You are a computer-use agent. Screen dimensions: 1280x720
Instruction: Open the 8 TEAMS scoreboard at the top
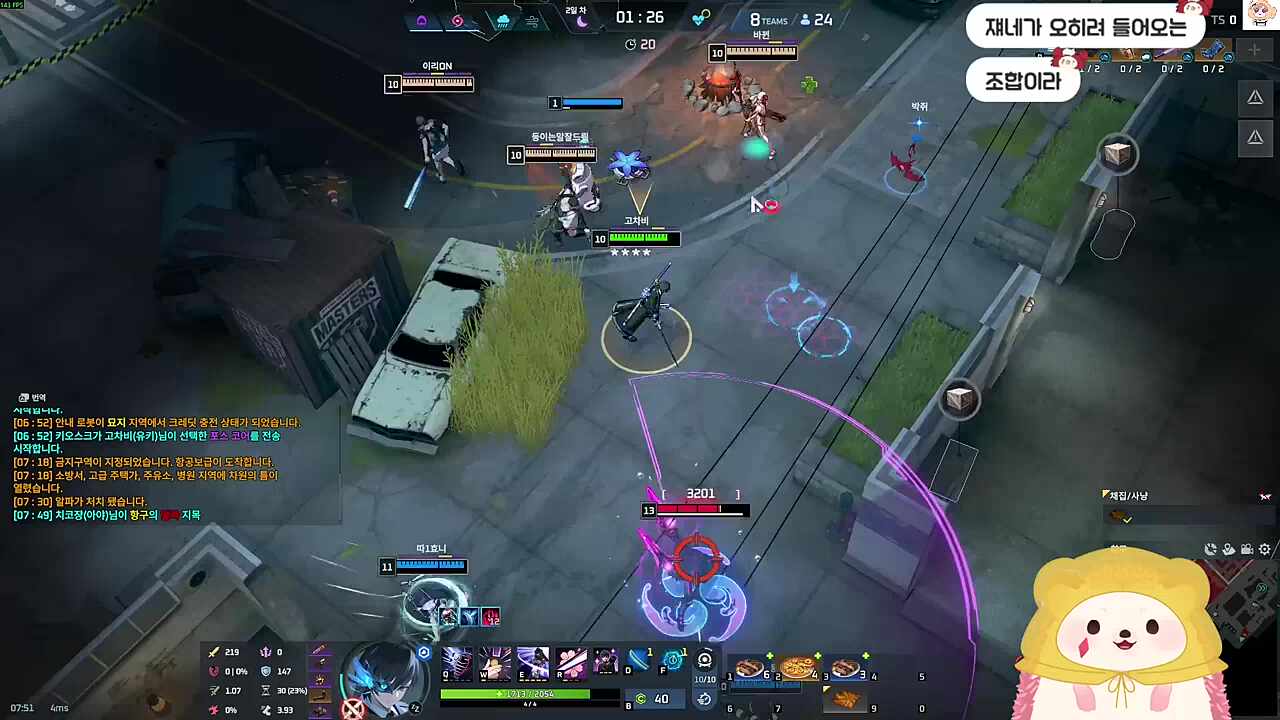pos(768,19)
